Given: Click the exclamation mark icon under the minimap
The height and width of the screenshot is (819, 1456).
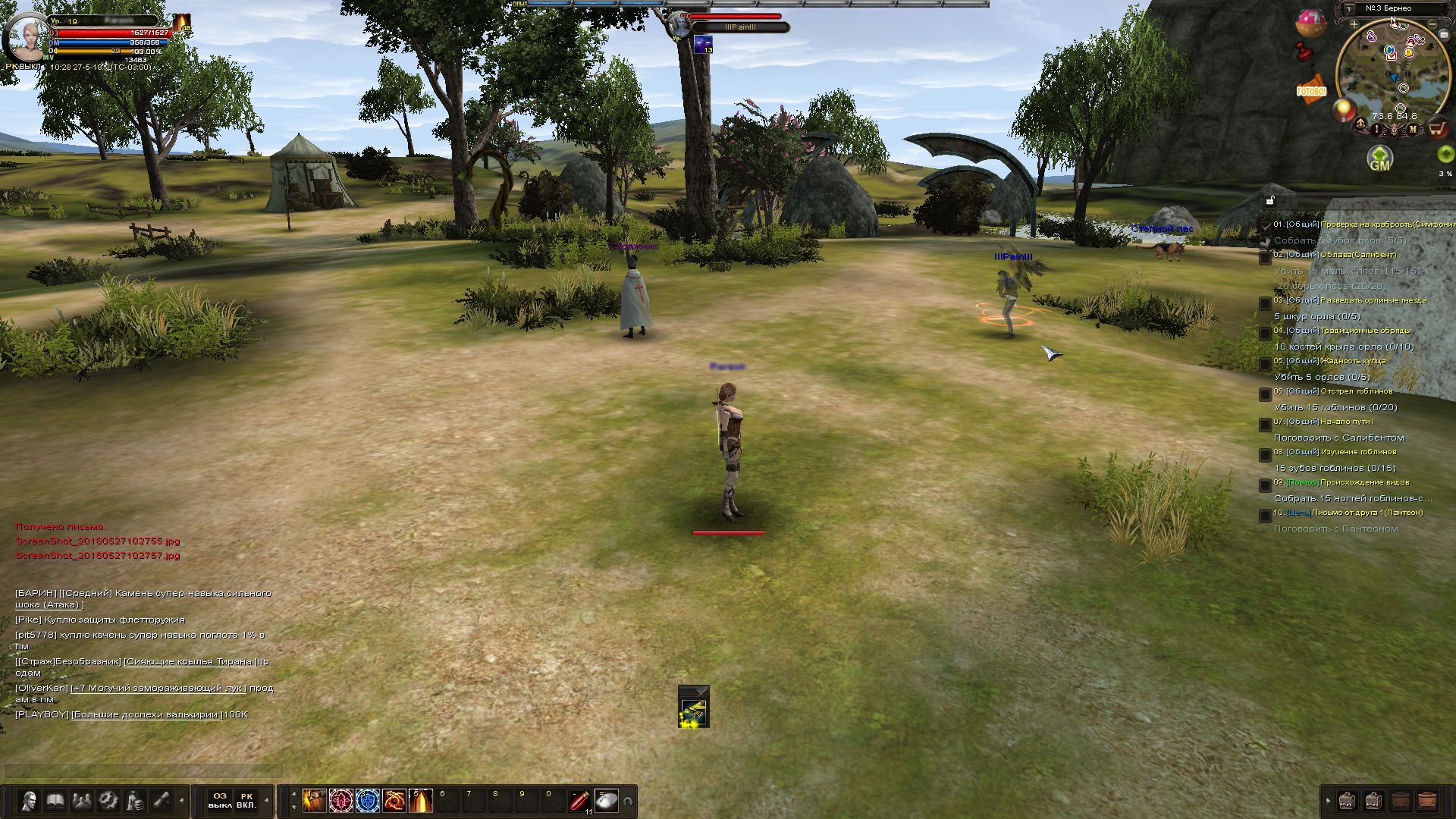Looking at the screenshot, I should (x=1377, y=128).
